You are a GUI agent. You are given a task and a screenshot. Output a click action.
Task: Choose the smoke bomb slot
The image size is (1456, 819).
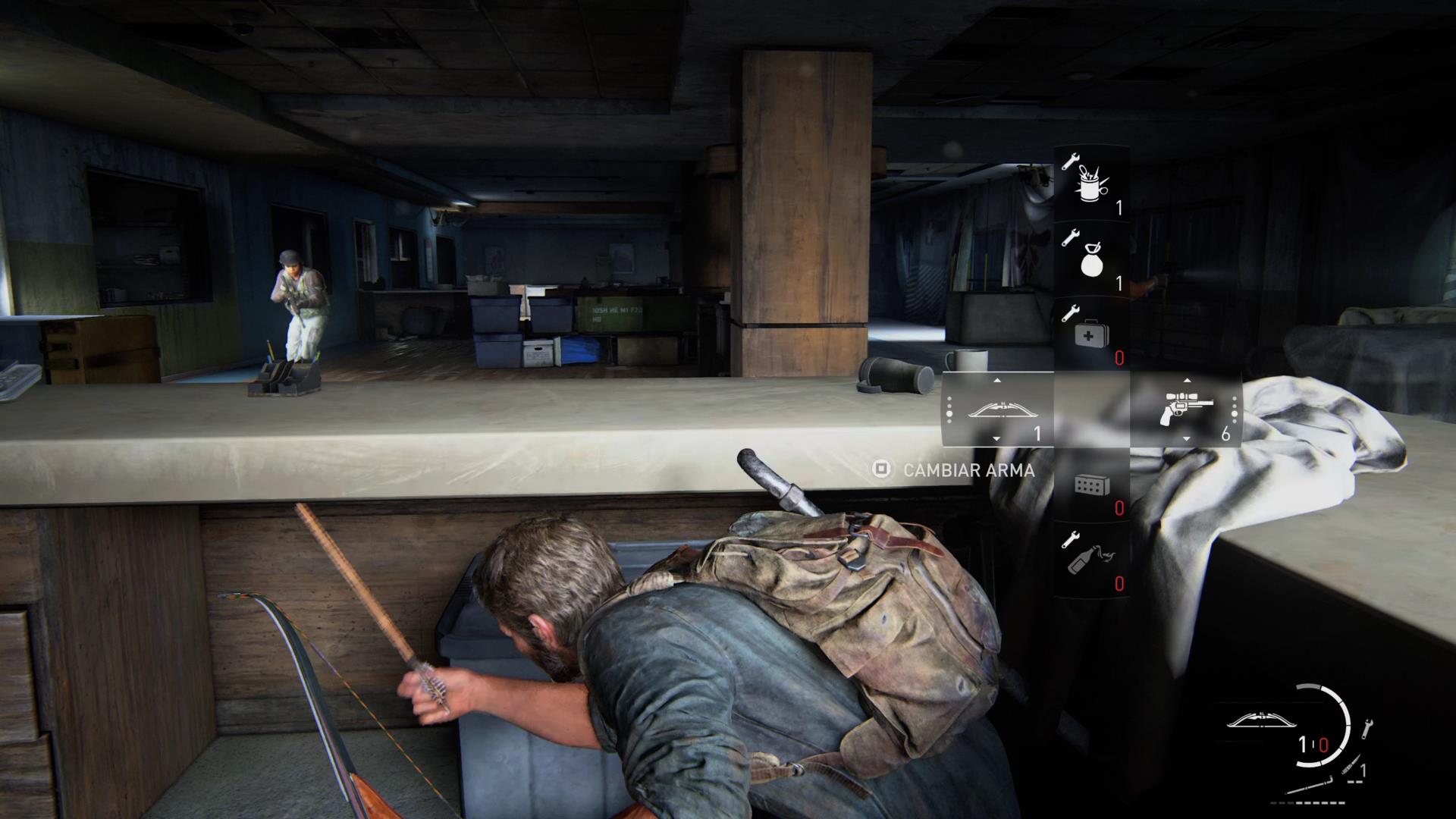tap(1092, 259)
